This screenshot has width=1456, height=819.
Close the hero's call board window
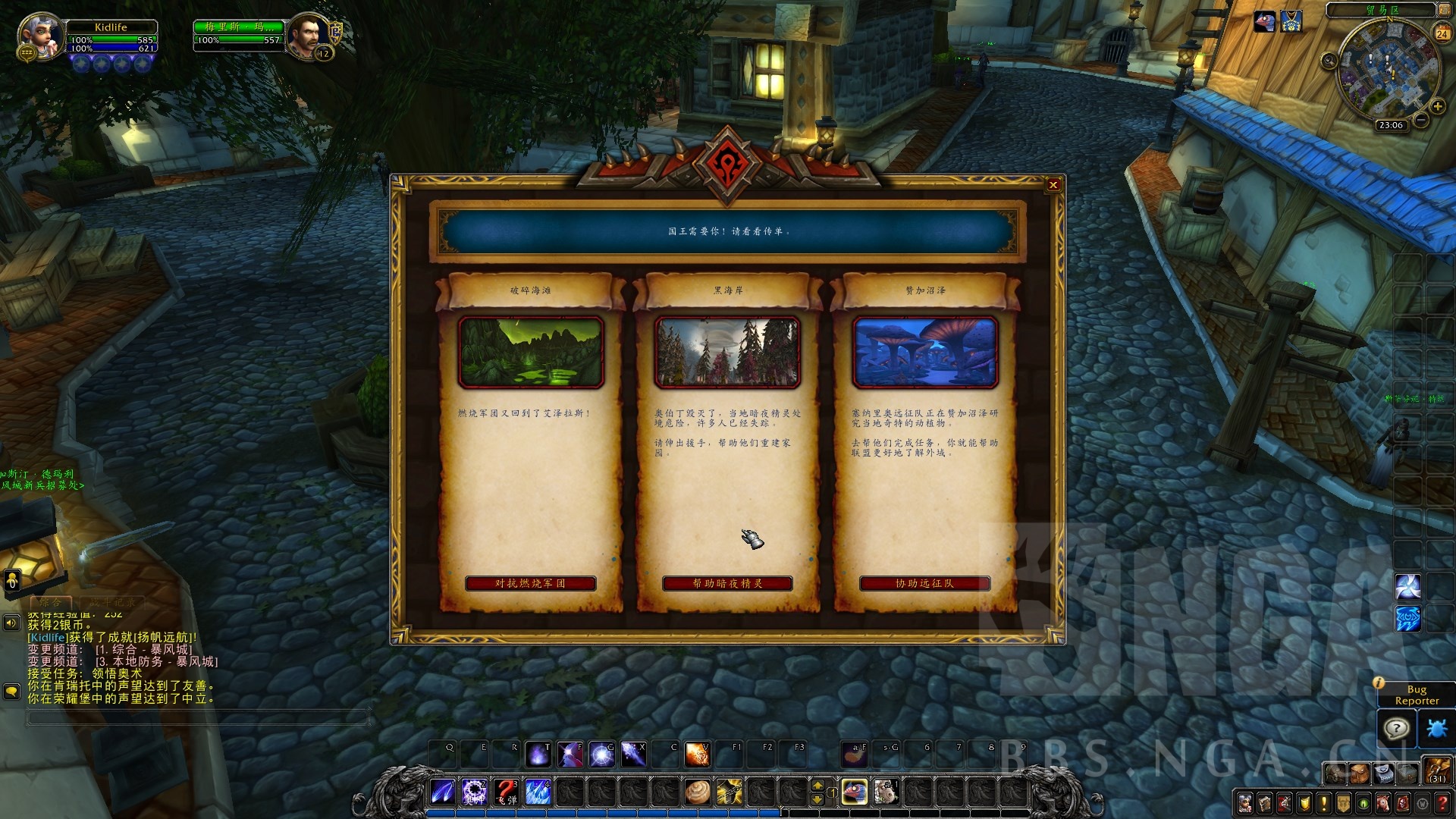tap(1053, 185)
